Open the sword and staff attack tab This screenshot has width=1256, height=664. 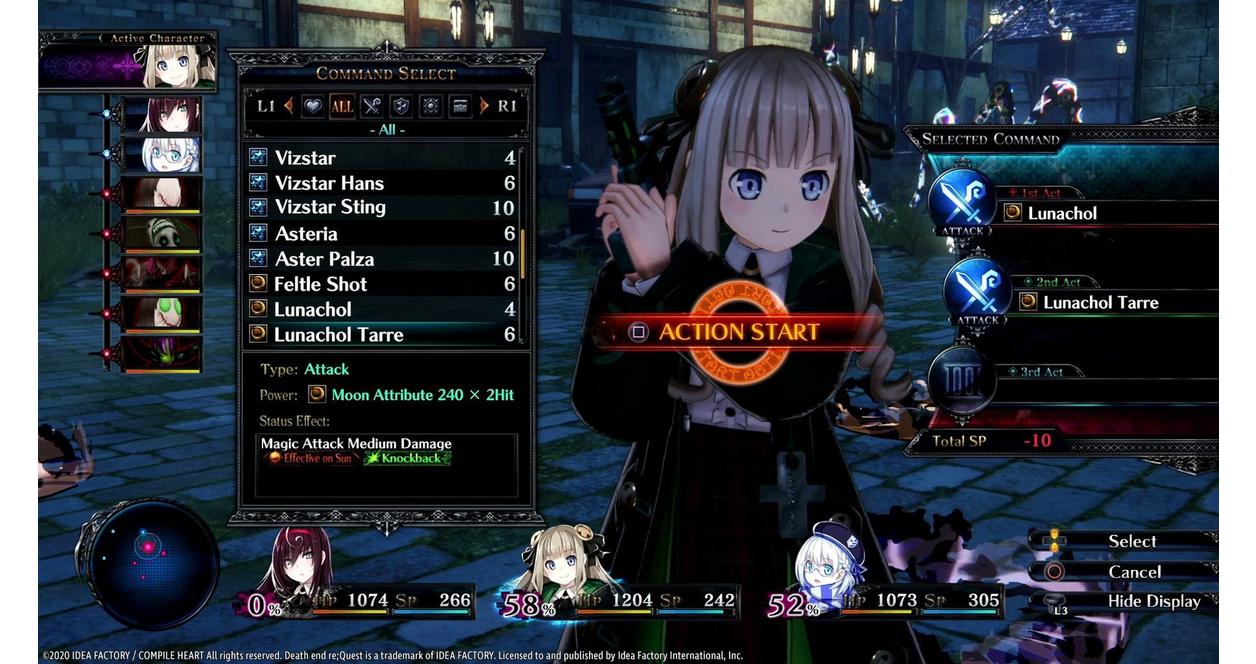[x=372, y=105]
